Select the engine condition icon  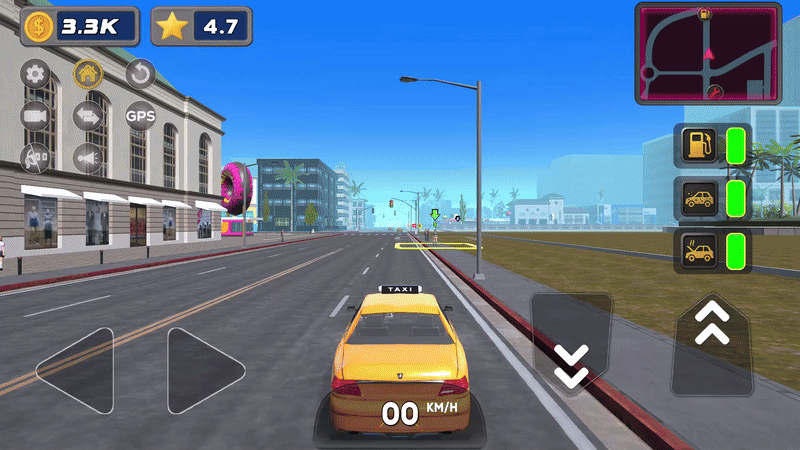pyautogui.click(x=698, y=250)
